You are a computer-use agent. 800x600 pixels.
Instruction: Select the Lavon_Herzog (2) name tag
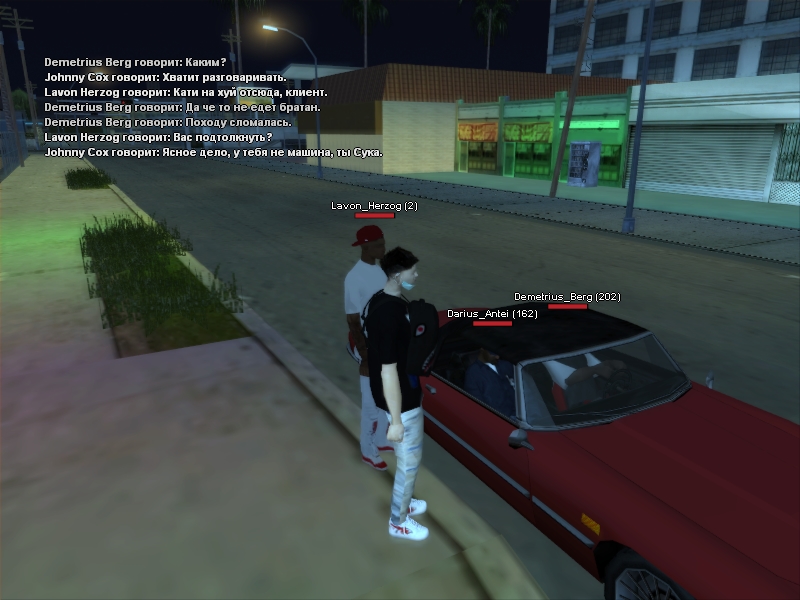pyautogui.click(x=374, y=205)
